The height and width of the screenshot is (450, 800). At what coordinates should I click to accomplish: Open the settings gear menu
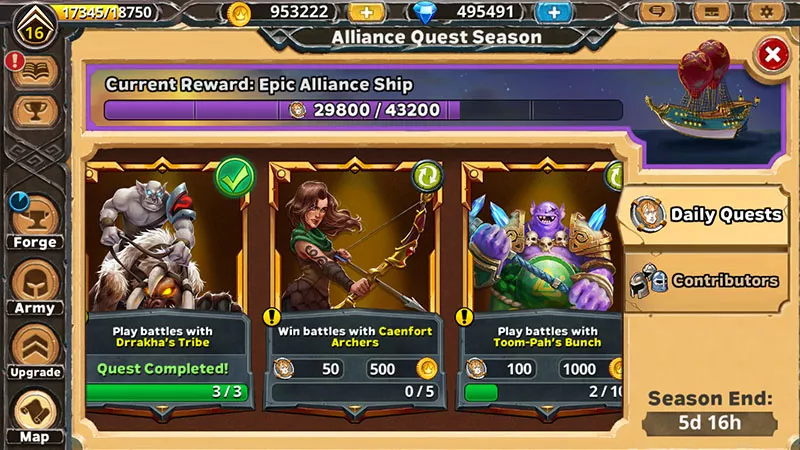[766, 13]
